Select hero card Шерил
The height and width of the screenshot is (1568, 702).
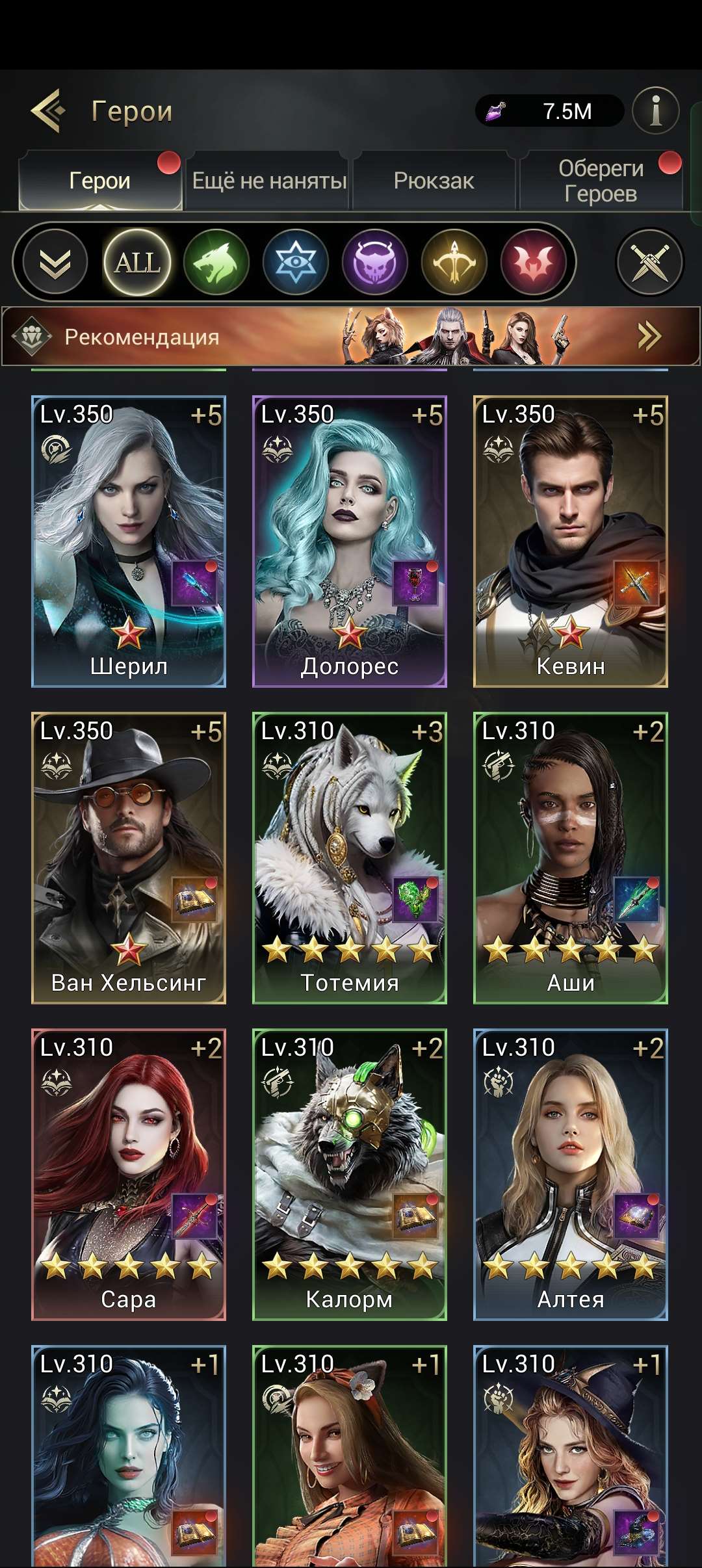click(x=129, y=541)
